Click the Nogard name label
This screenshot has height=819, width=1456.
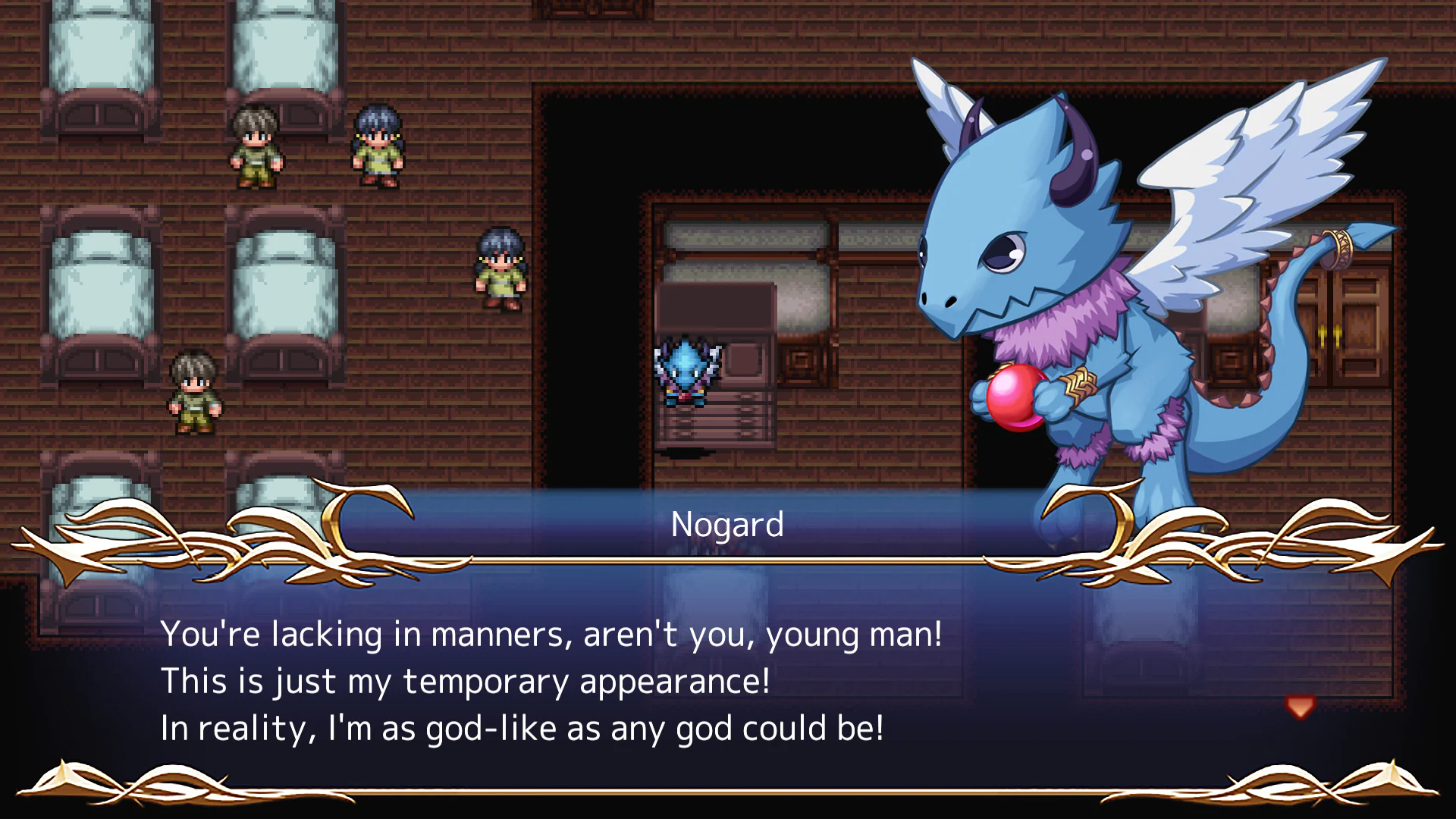coord(726,523)
